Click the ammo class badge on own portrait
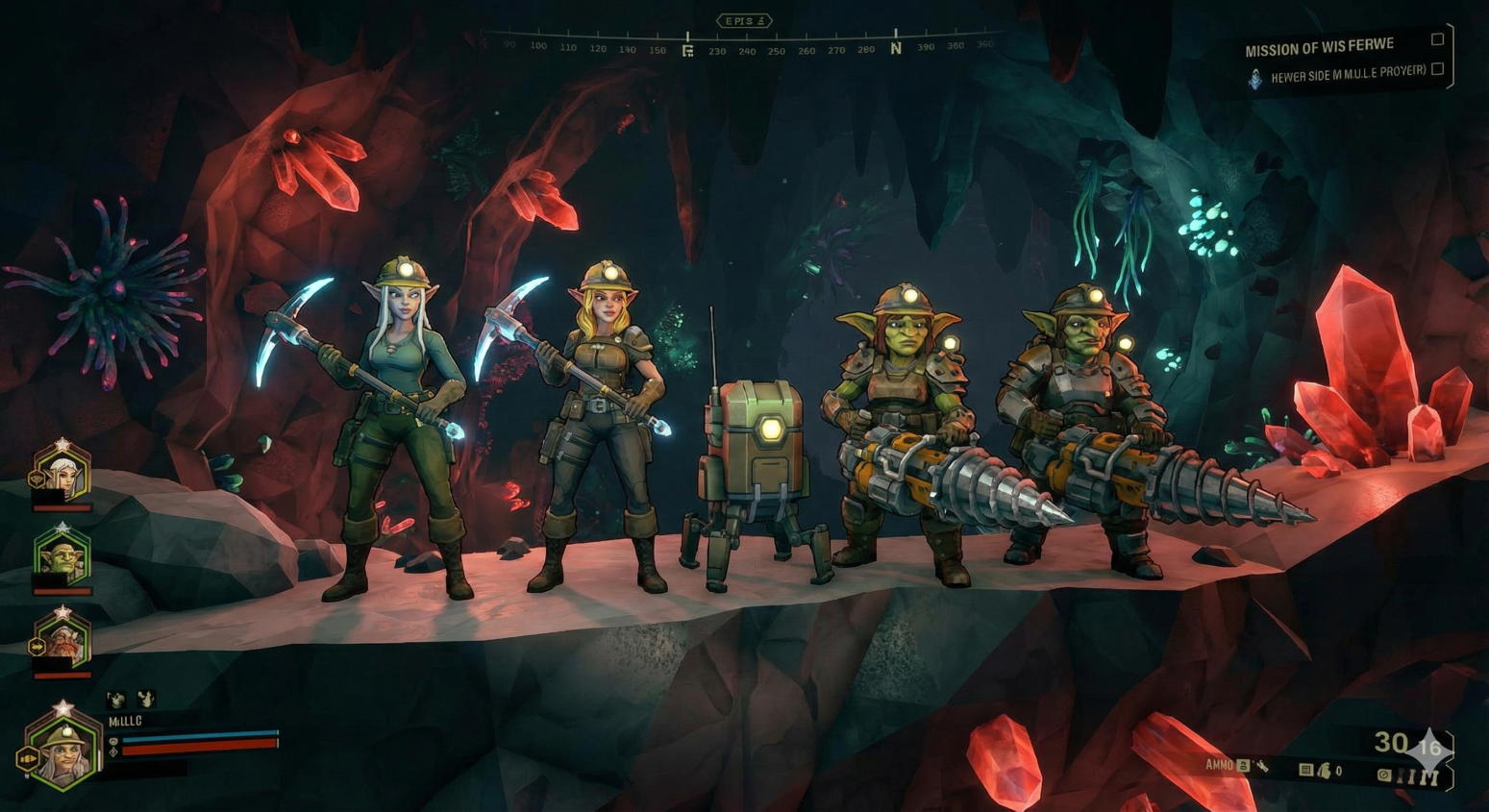The height and width of the screenshot is (812, 1489). pos(26,759)
